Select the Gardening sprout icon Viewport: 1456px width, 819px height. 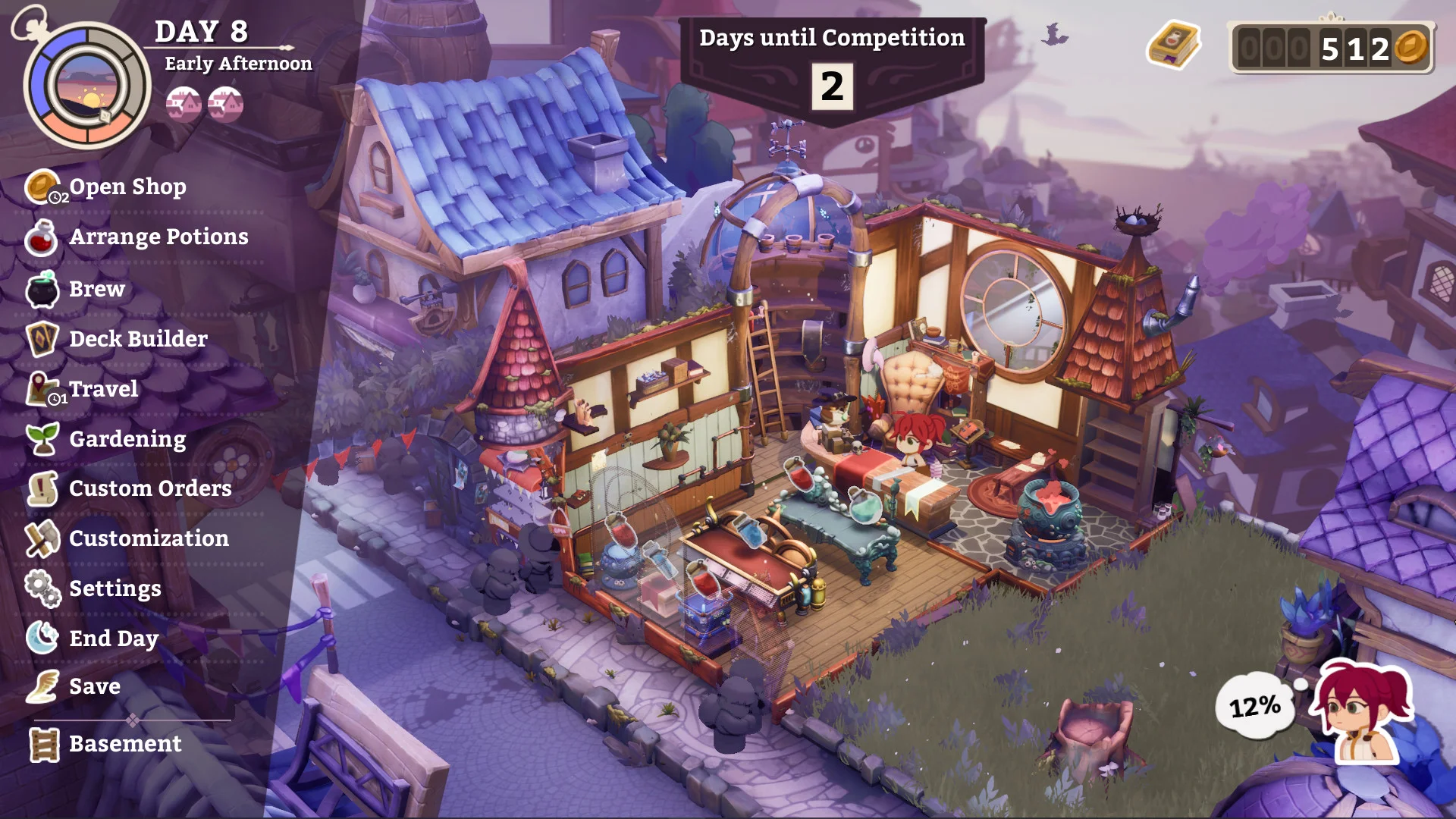(x=43, y=438)
